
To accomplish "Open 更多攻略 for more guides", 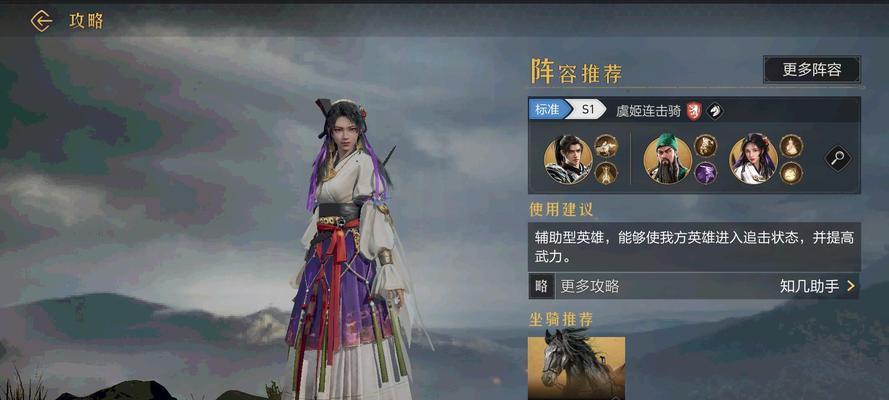I will [x=590, y=286].
